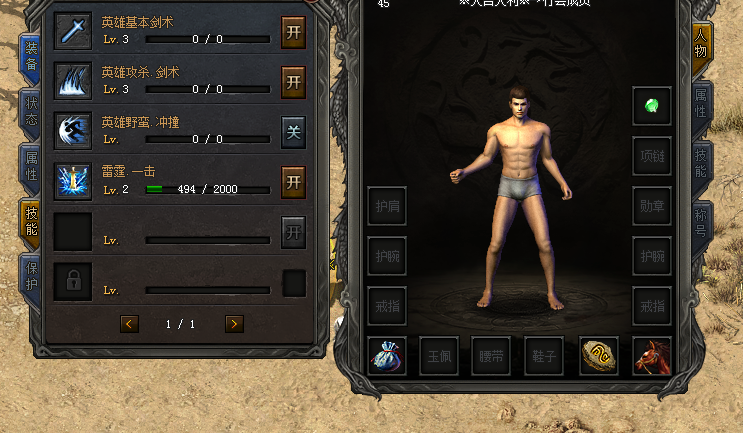Viewport: 743px width, 433px height.
Task: Toggle the 雷霆一击 skill switch
Action: pyautogui.click(x=293, y=181)
